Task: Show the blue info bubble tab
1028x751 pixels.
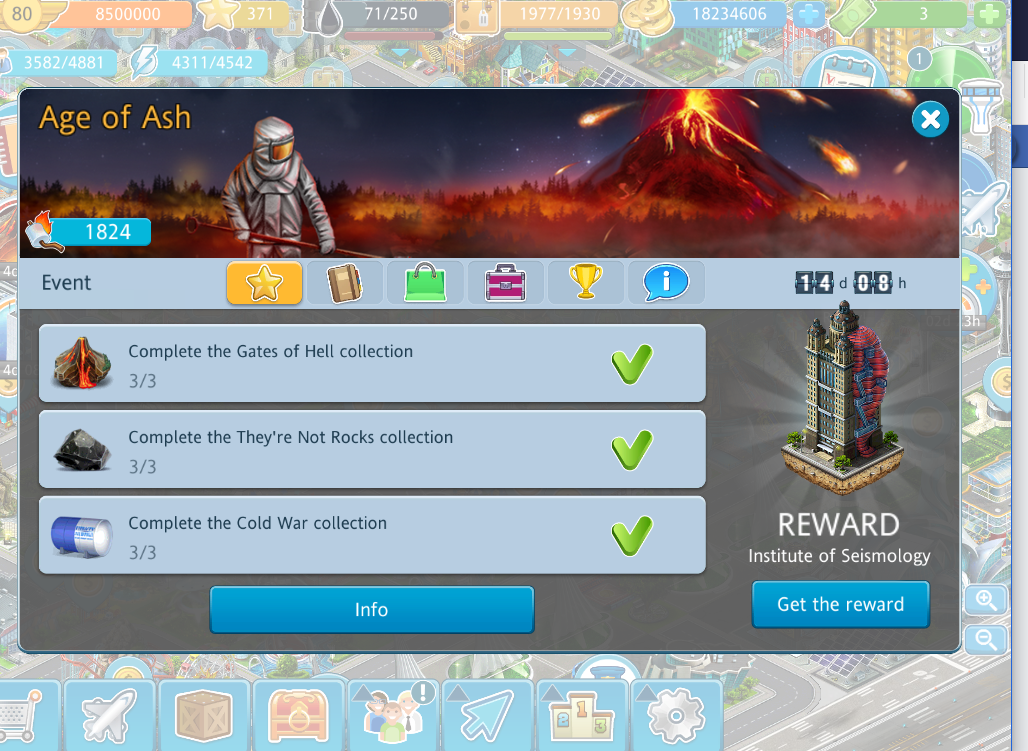Action: (x=666, y=283)
